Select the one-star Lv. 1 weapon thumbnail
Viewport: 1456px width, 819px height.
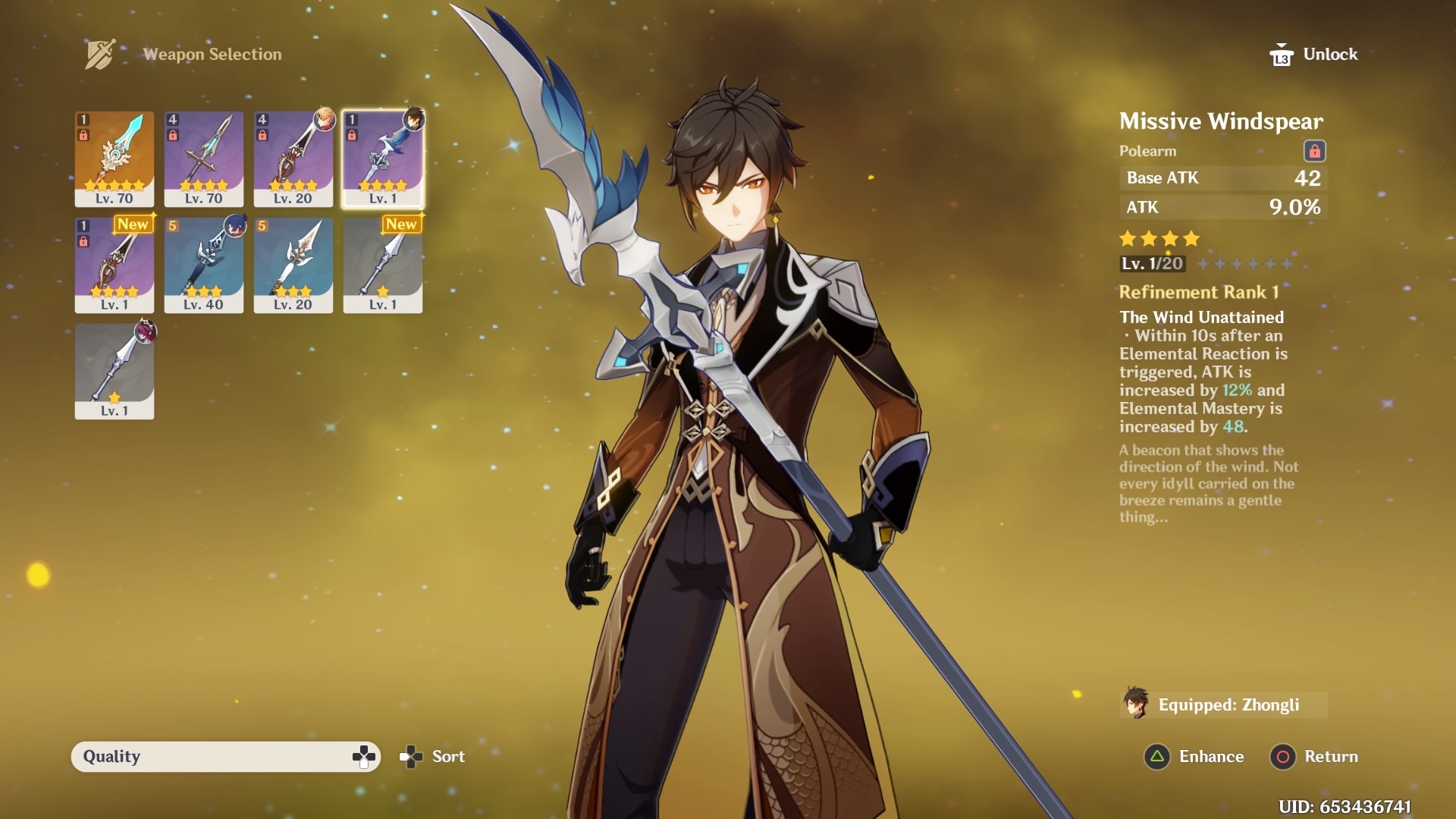(x=114, y=372)
